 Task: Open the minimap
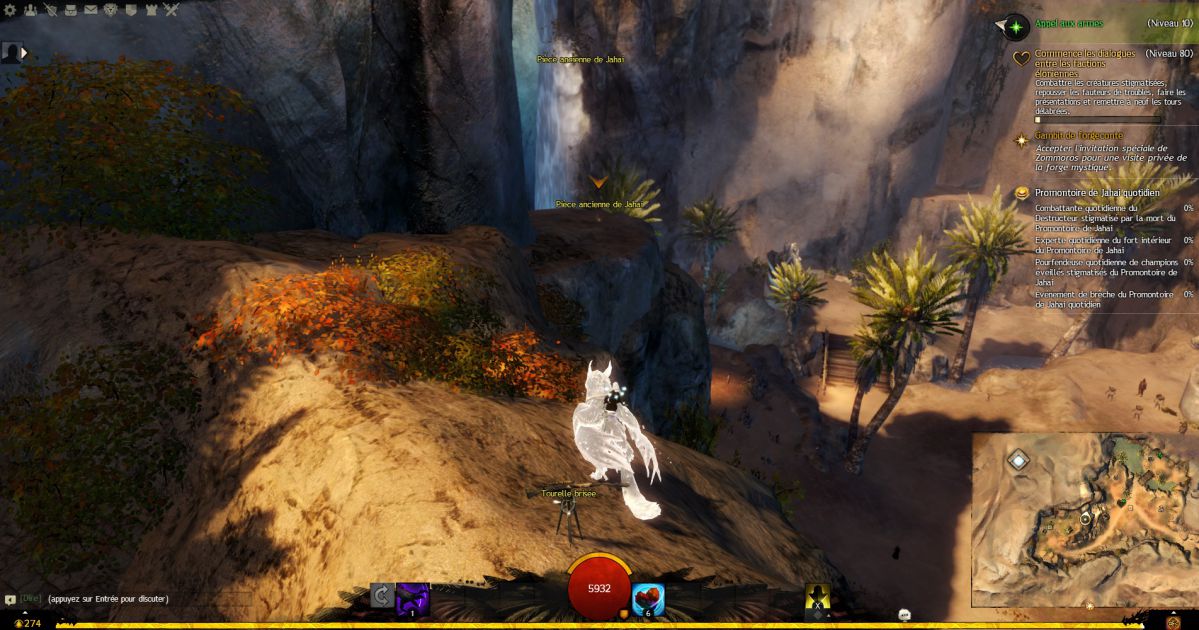(1084, 520)
